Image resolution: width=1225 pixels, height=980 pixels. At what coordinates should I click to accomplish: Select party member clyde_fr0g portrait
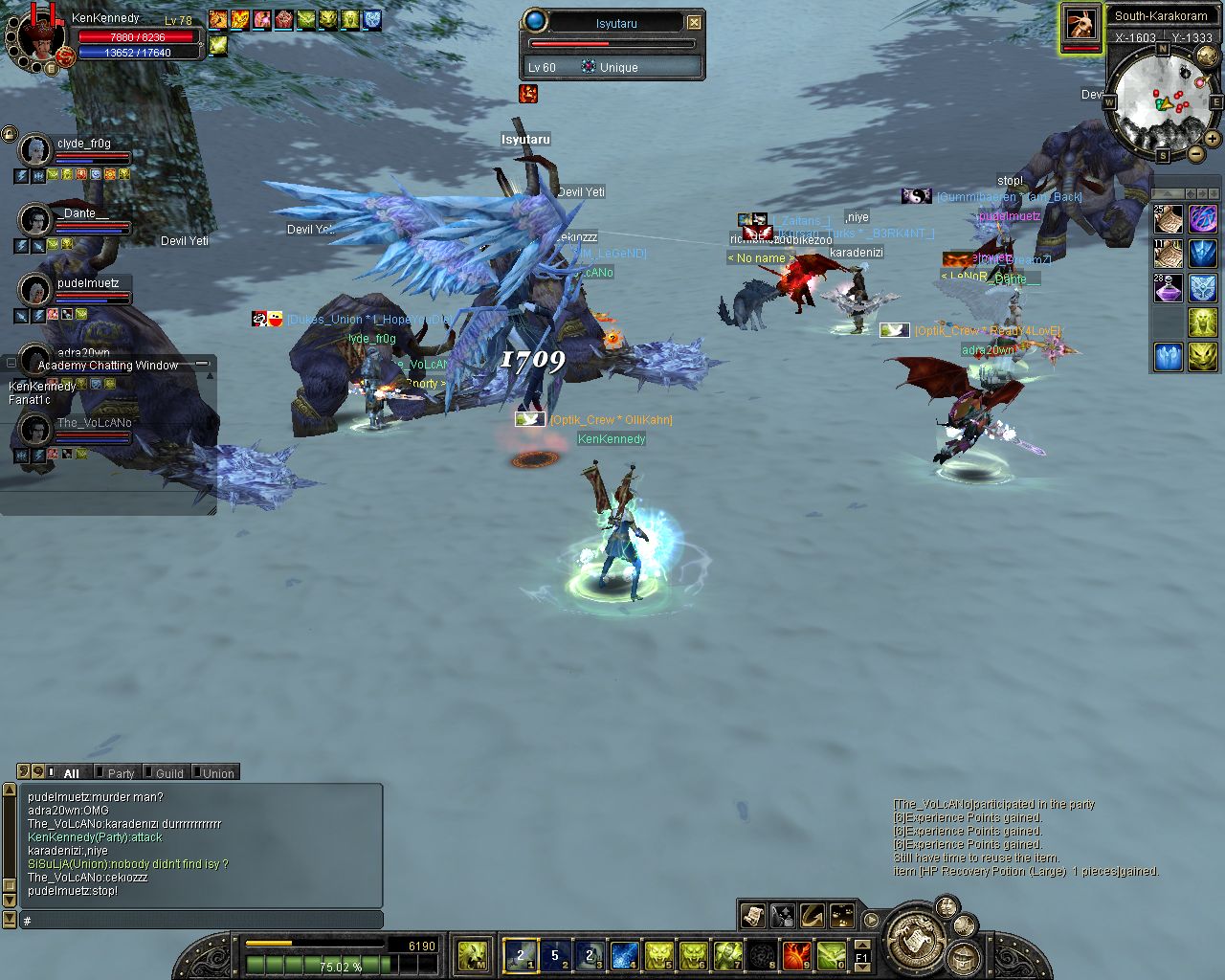coord(35,150)
